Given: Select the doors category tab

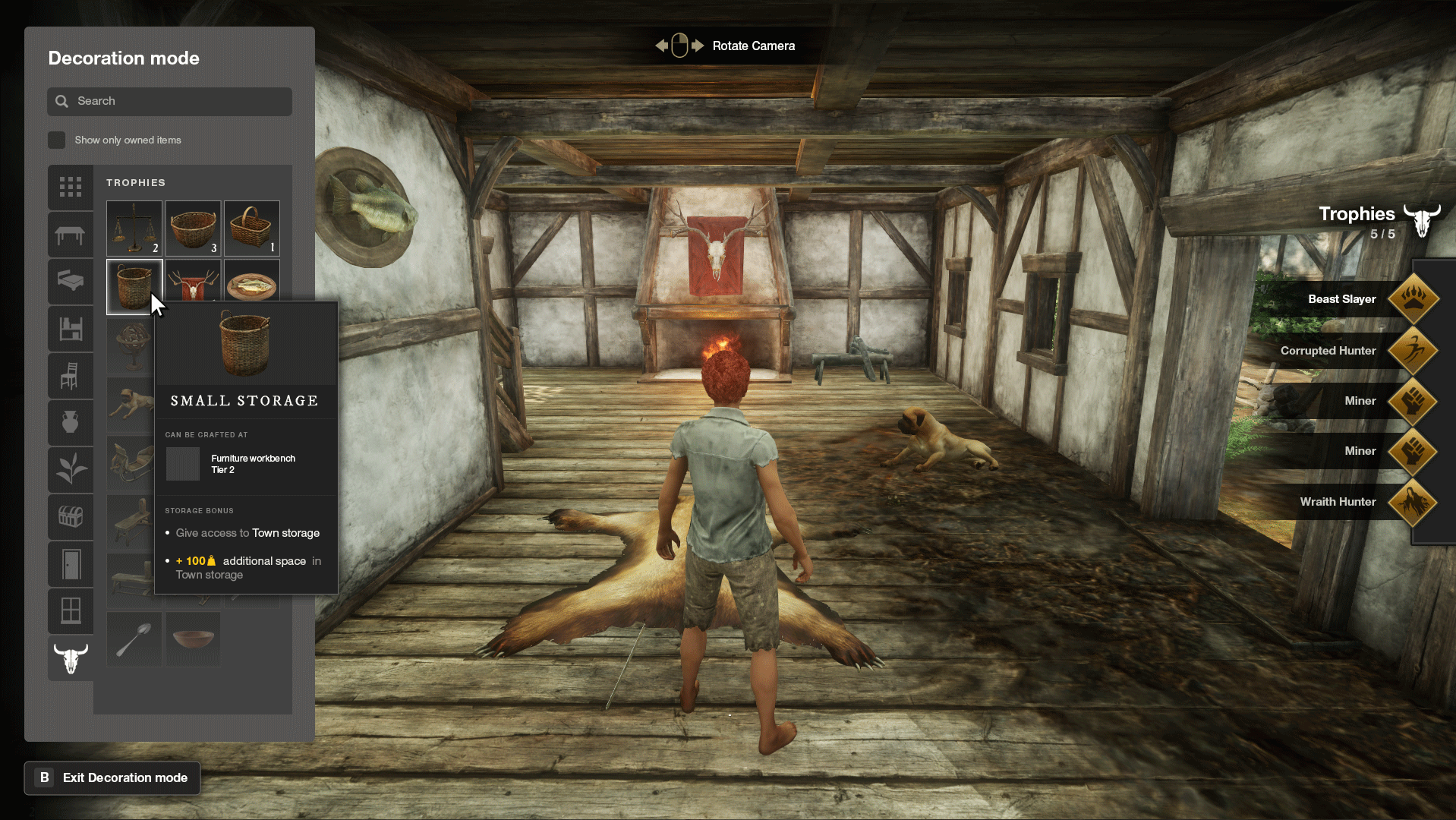Looking at the screenshot, I should (x=71, y=564).
